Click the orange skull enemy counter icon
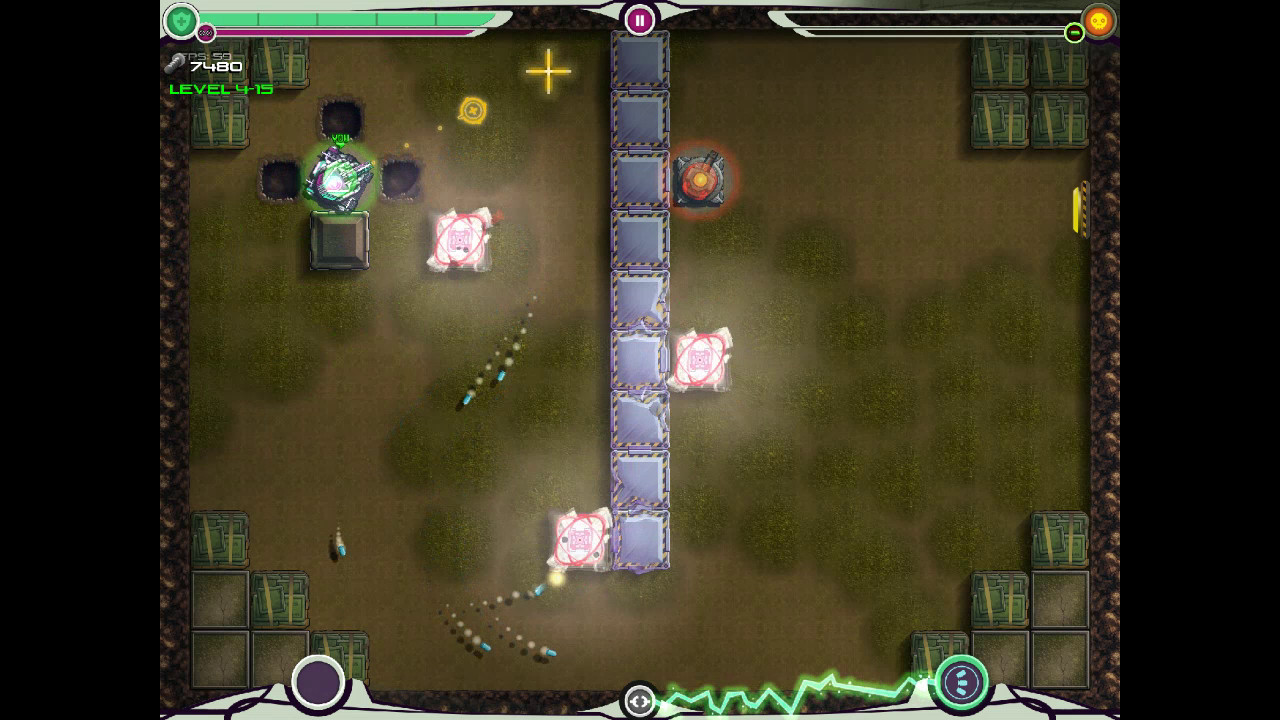1280x720 pixels. pyautogui.click(x=1099, y=19)
